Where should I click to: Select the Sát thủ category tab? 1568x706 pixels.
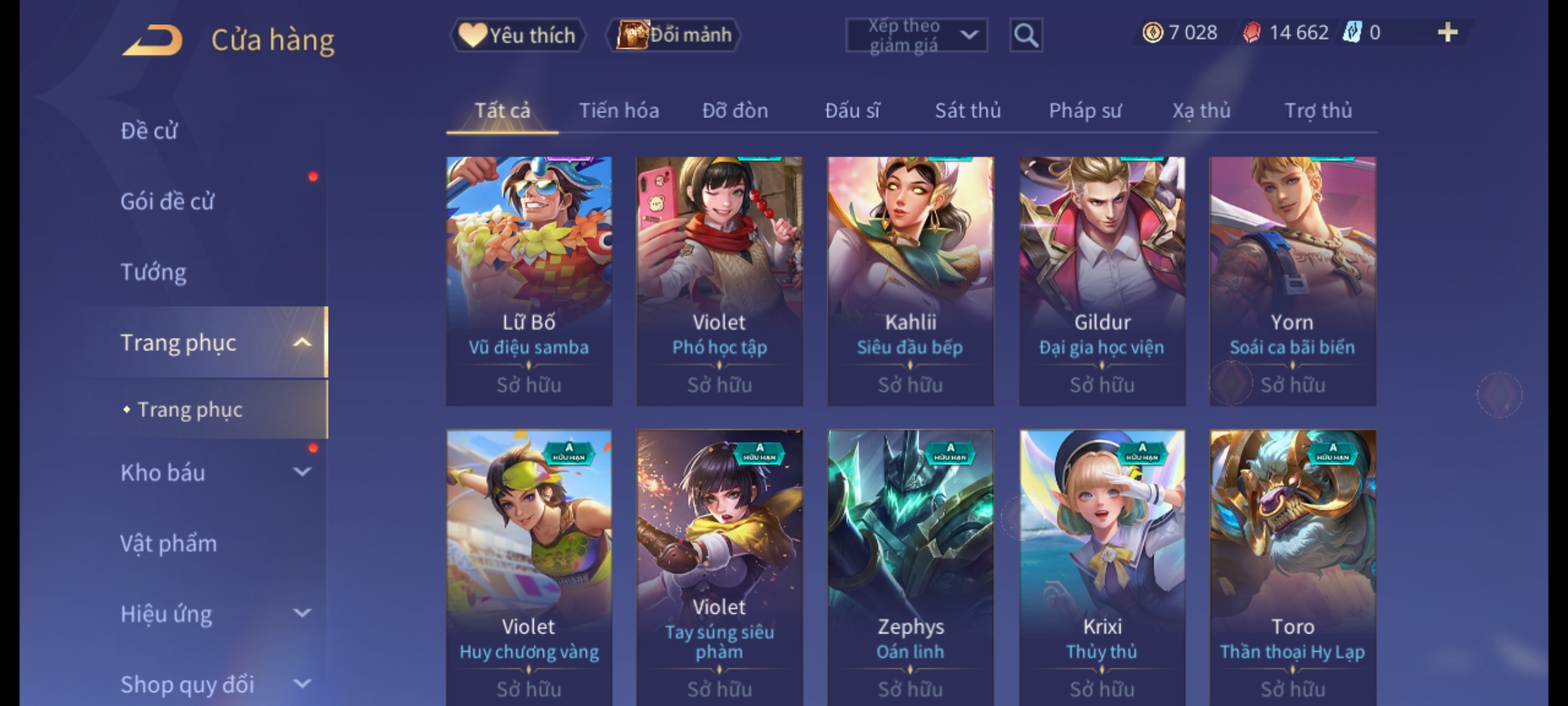pyautogui.click(x=968, y=110)
